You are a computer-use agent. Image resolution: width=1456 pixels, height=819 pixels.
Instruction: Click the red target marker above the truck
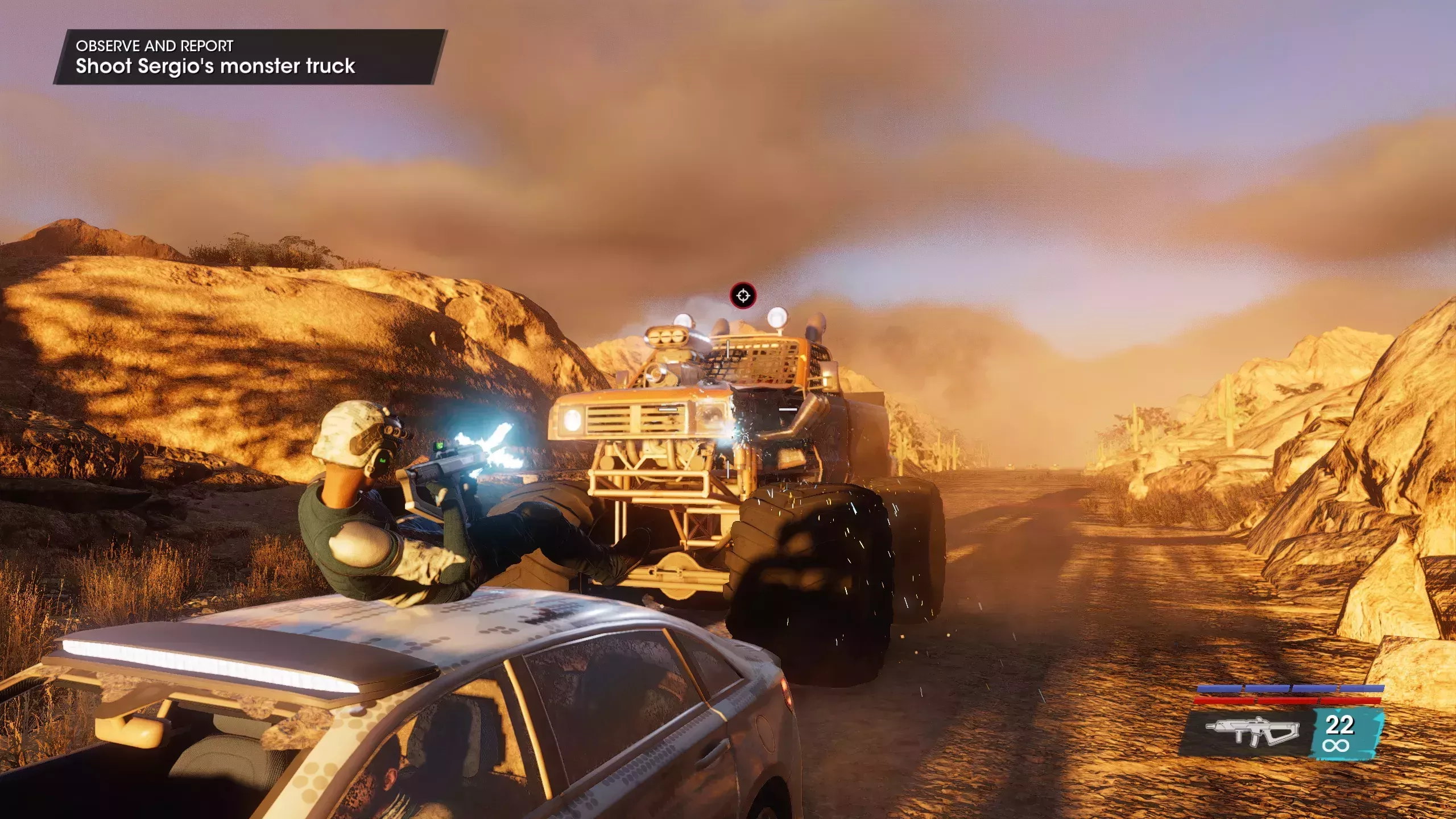click(743, 296)
